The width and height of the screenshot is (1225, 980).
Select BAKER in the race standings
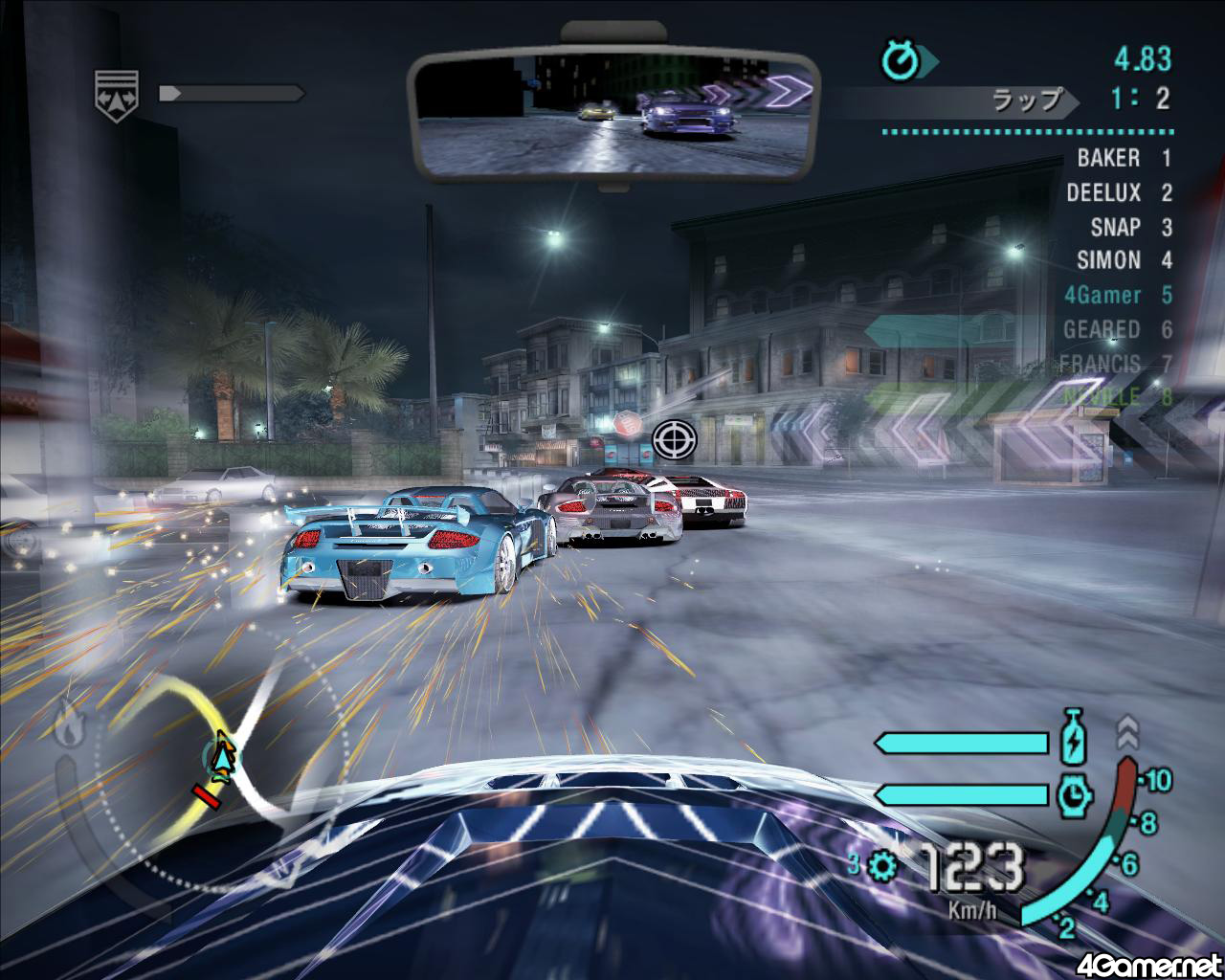click(x=1123, y=158)
